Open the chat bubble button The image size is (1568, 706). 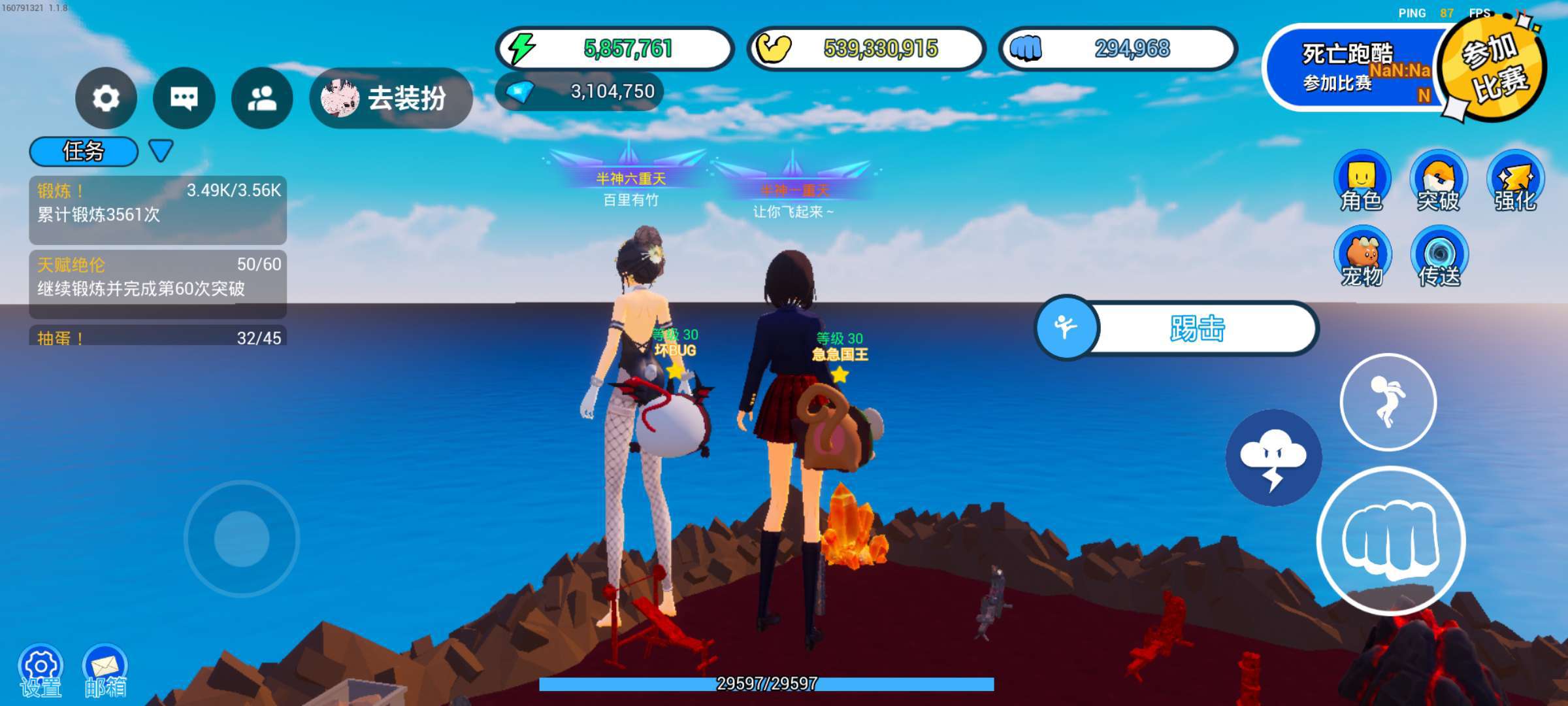point(184,98)
